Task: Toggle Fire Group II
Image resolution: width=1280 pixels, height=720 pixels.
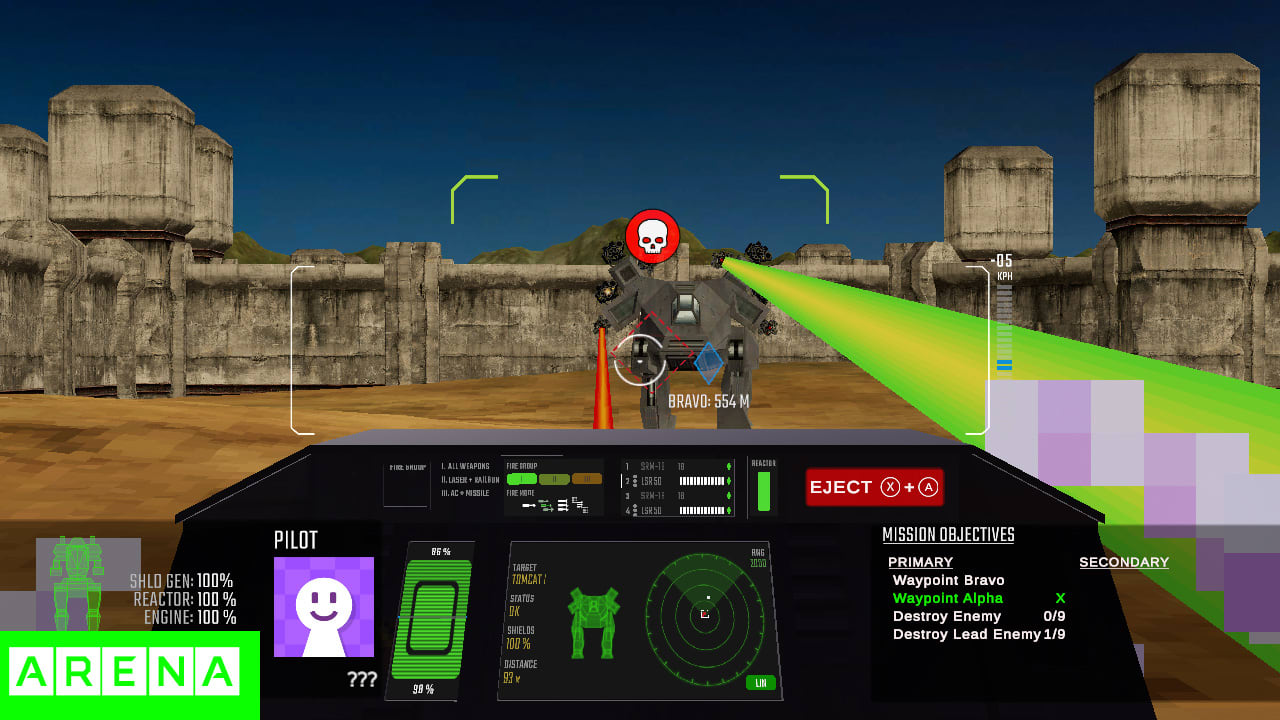Action: (x=554, y=479)
